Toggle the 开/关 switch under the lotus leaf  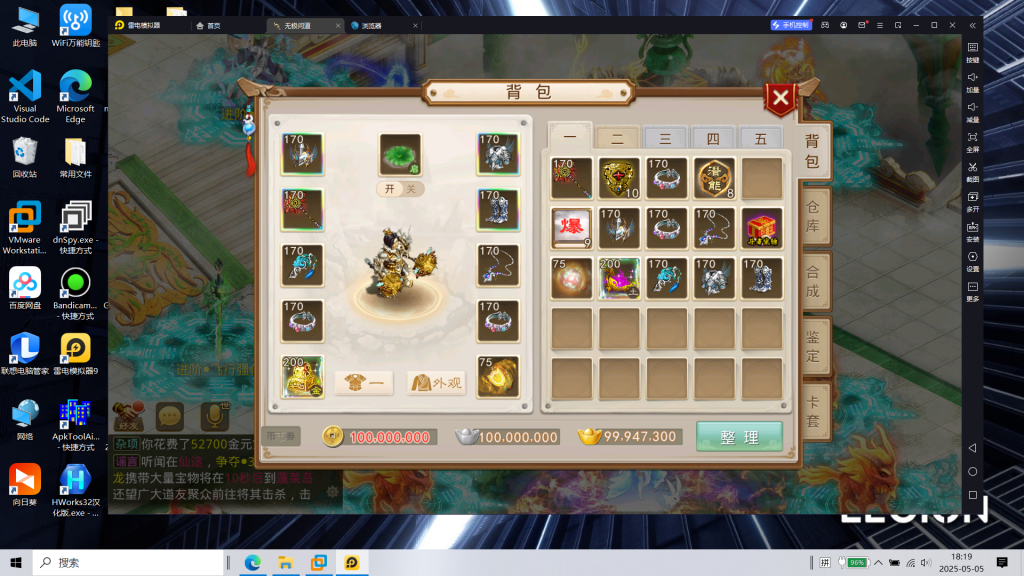pyautogui.click(x=401, y=189)
